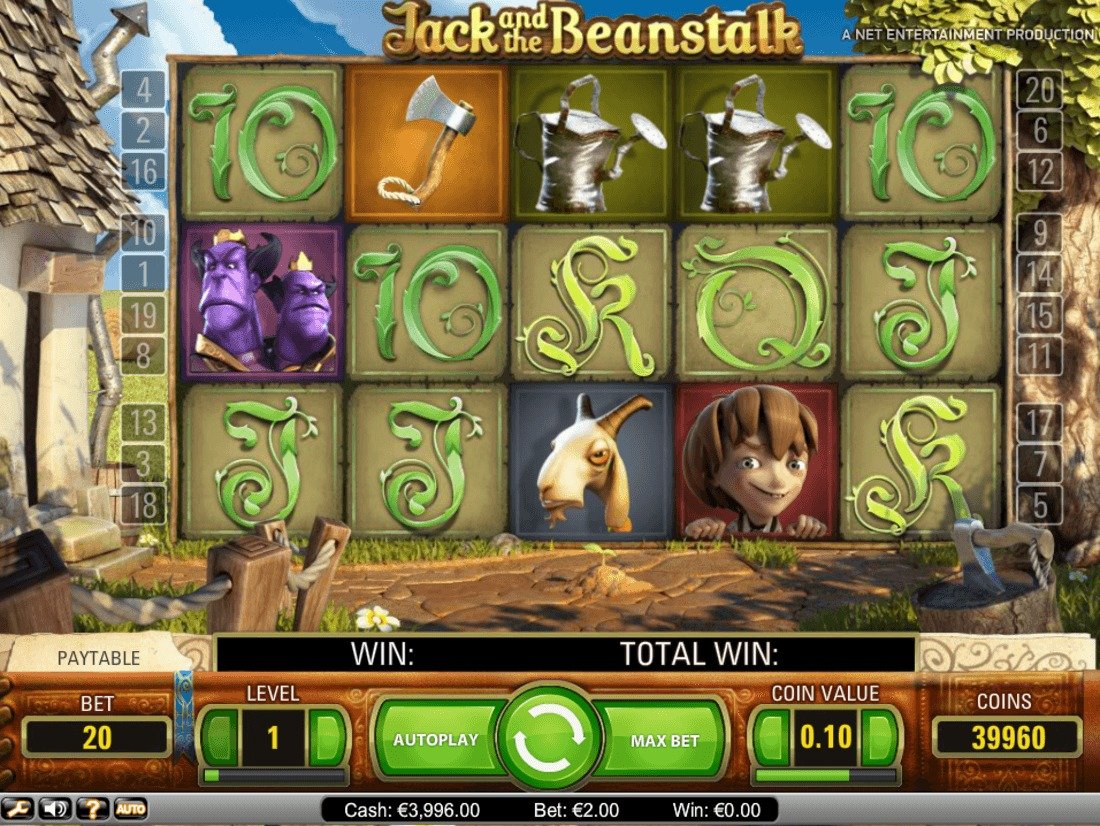Decrease the bet Level

click(220, 739)
